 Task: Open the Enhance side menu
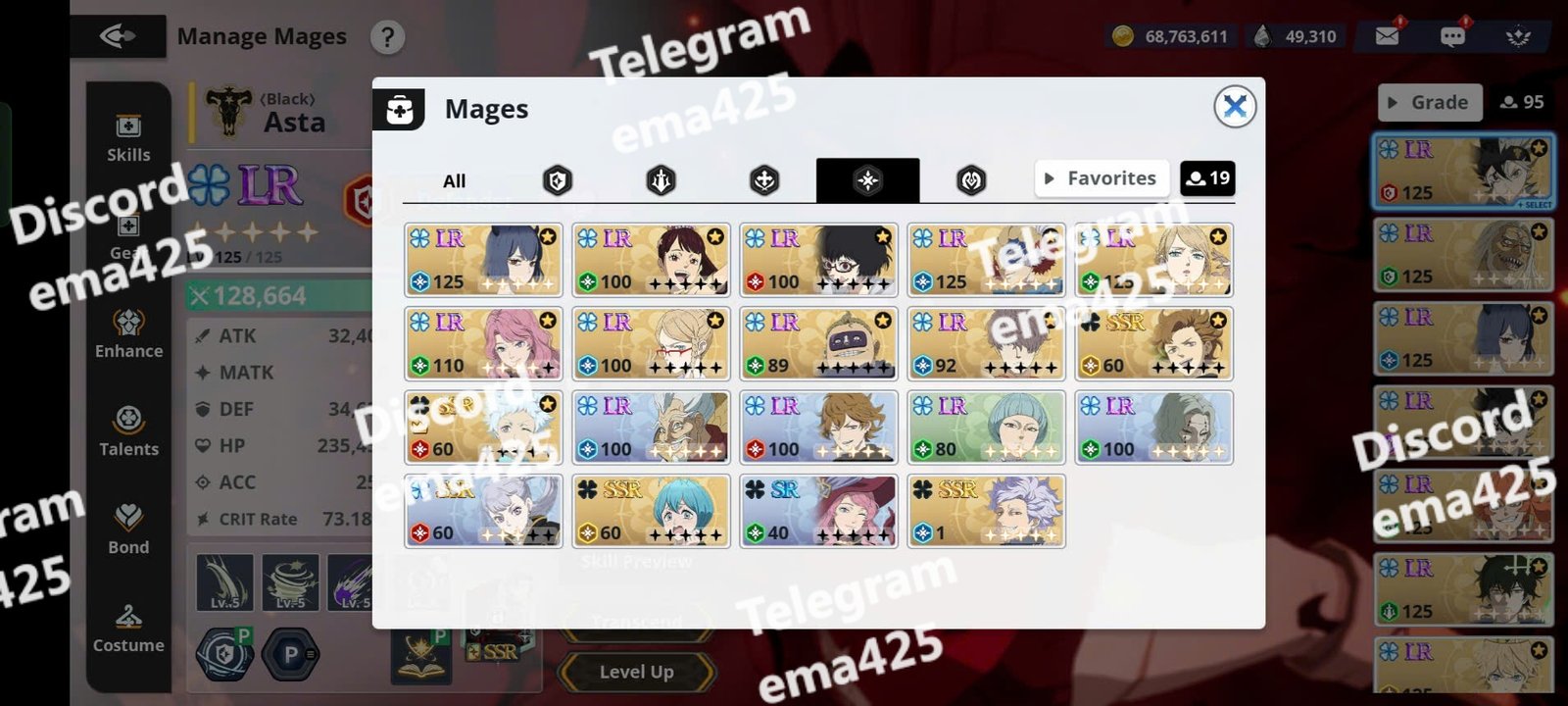pyautogui.click(x=128, y=334)
